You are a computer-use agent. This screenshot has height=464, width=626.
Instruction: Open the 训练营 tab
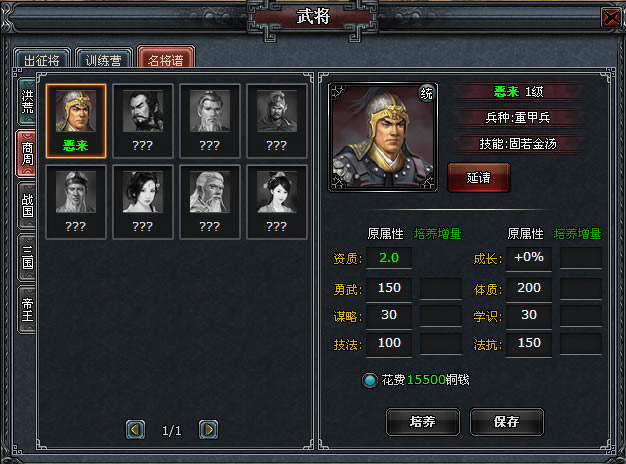[x=103, y=60]
